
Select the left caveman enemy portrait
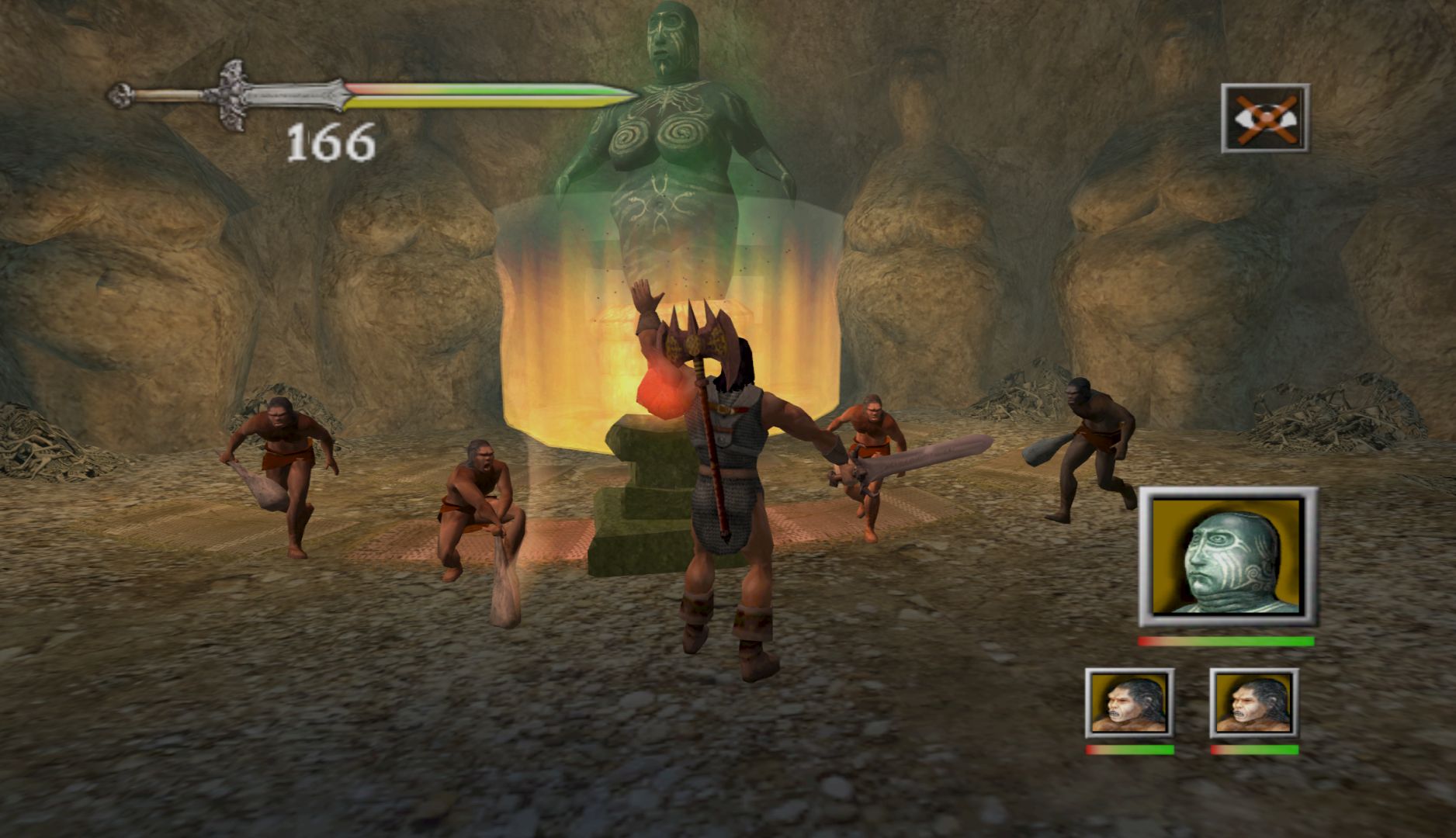coord(1128,702)
